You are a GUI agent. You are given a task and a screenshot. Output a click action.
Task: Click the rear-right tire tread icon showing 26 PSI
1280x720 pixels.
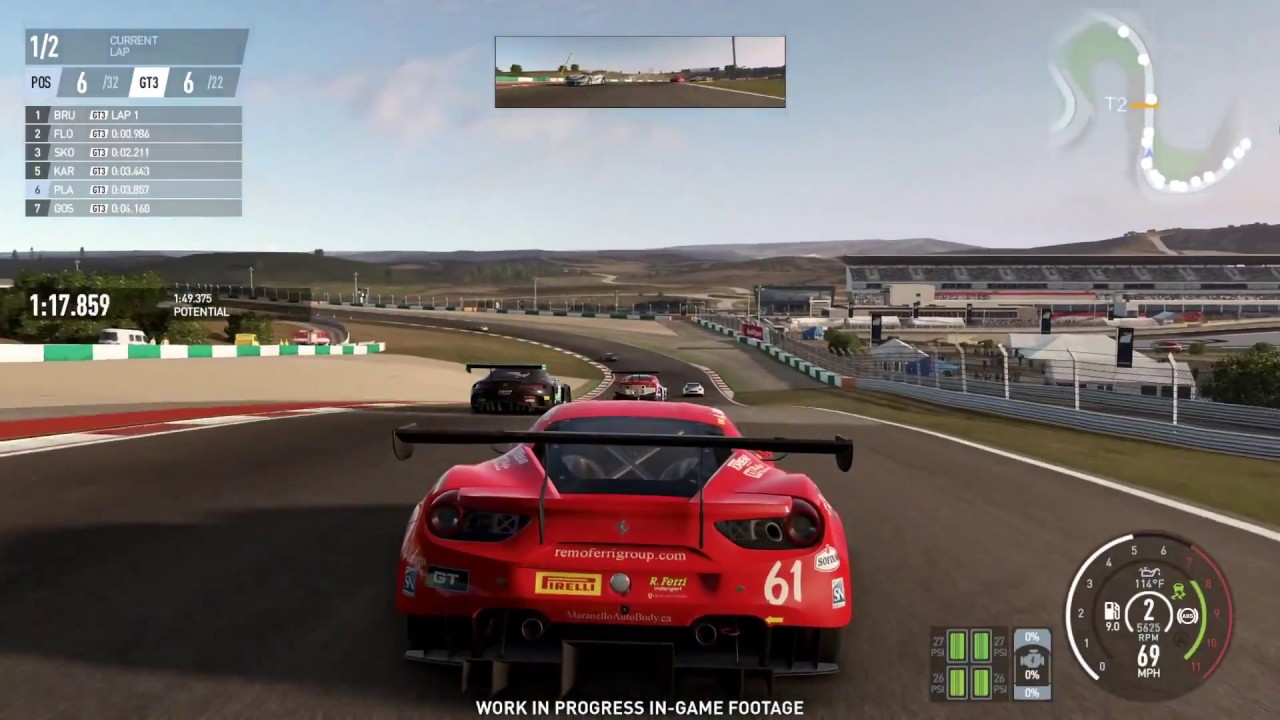[x=981, y=682]
